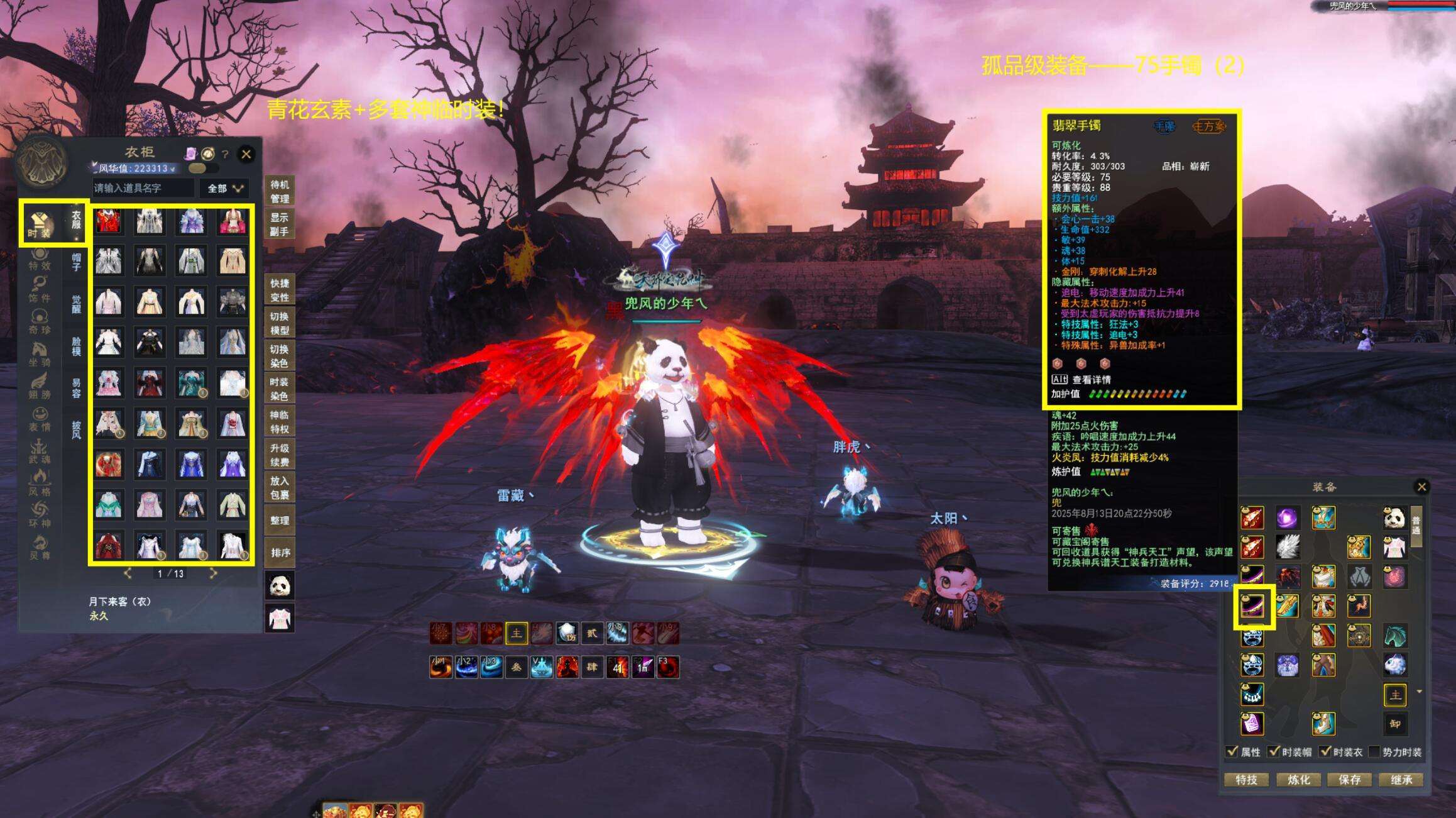Toggle the 显示副手 button
The height and width of the screenshot is (818, 1456).
280,224
